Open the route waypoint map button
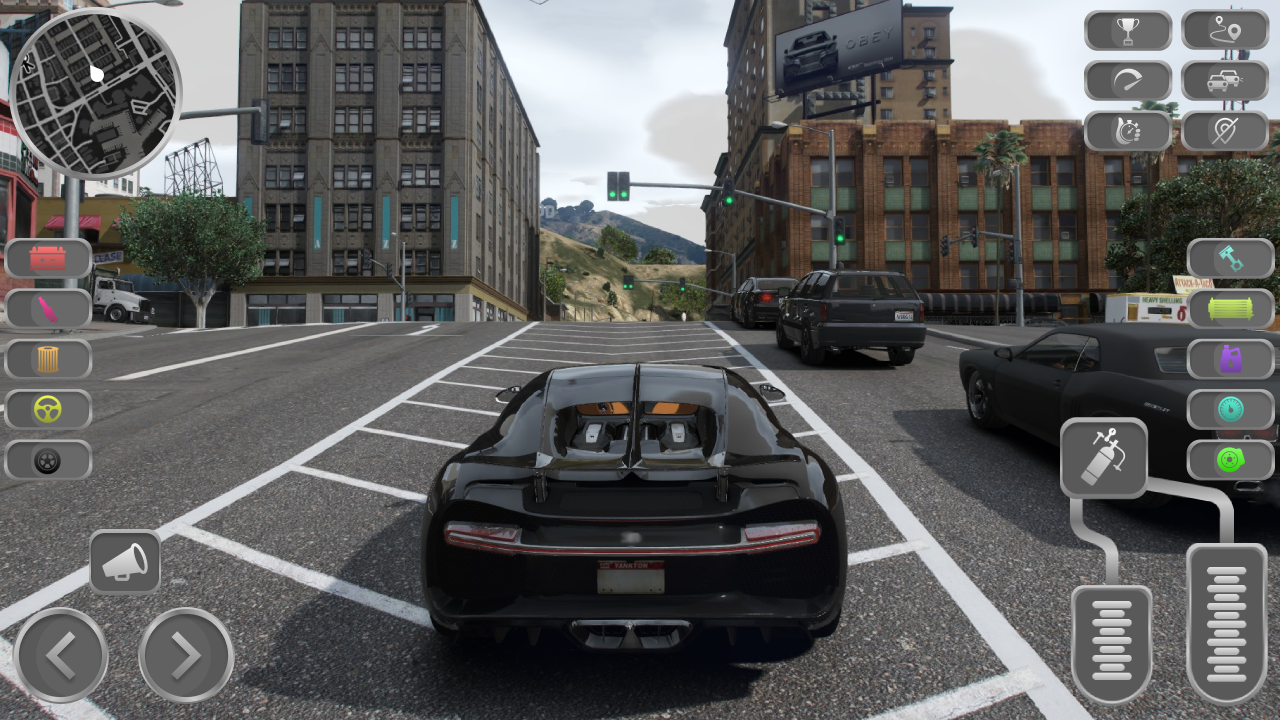1280x720 pixels. (1225, 31)
